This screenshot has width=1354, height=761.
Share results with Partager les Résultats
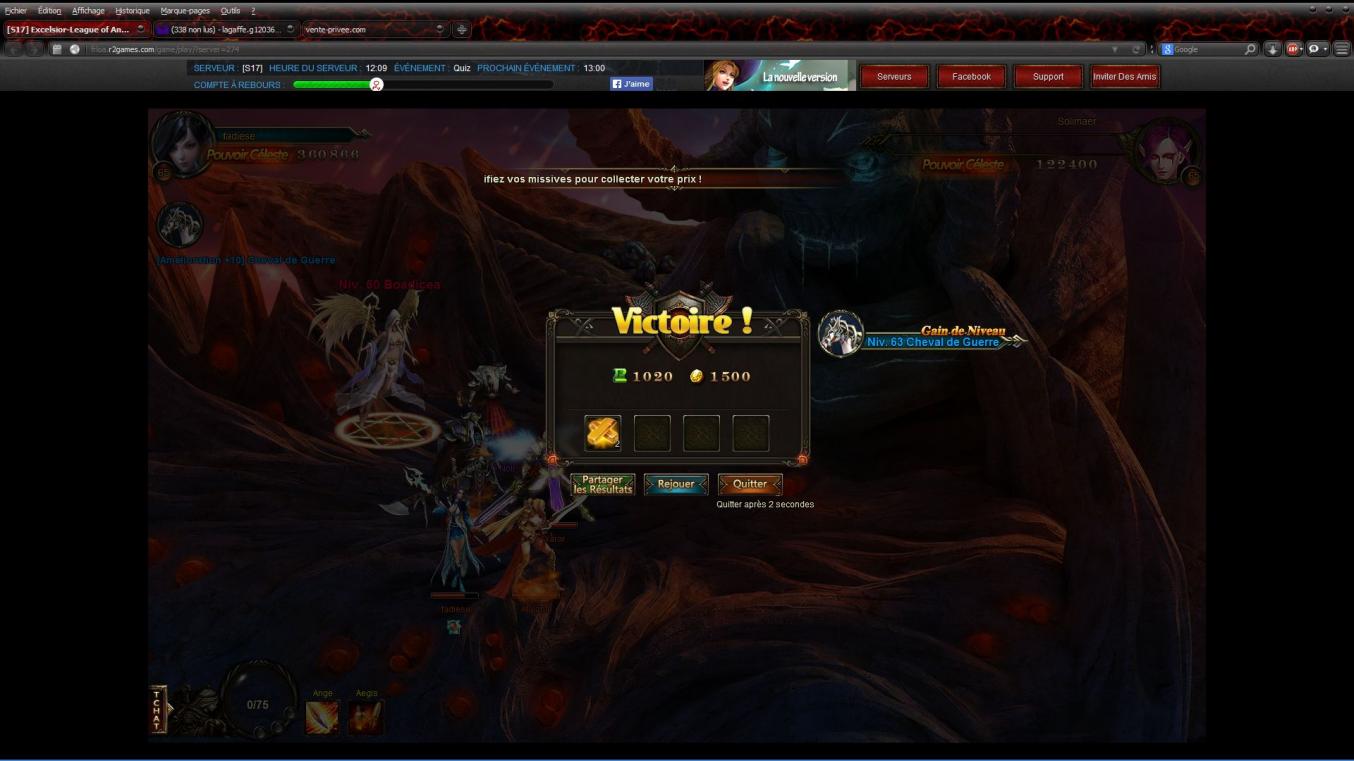click(603, 485)
